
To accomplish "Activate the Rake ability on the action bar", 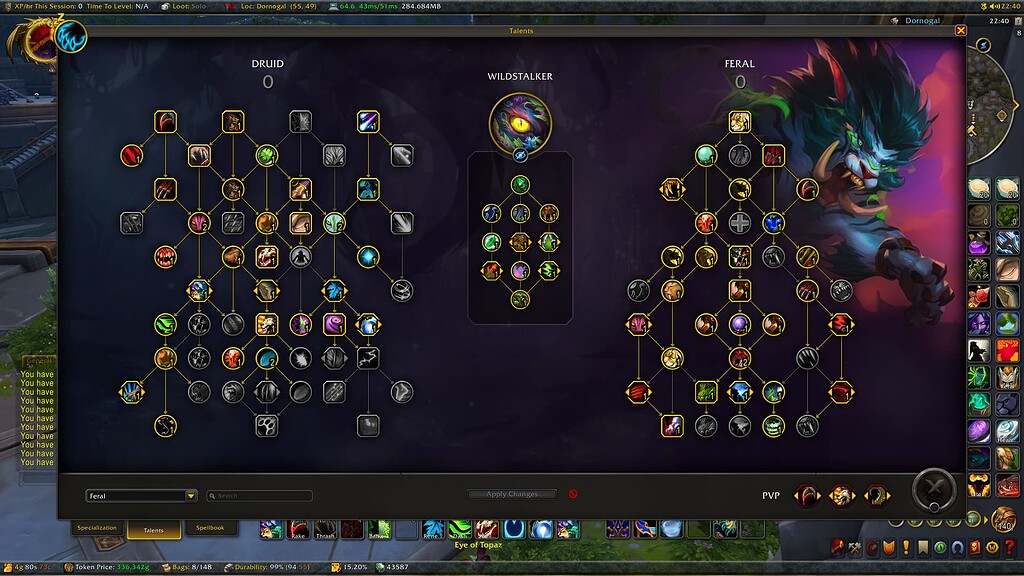I will (298, 529).
